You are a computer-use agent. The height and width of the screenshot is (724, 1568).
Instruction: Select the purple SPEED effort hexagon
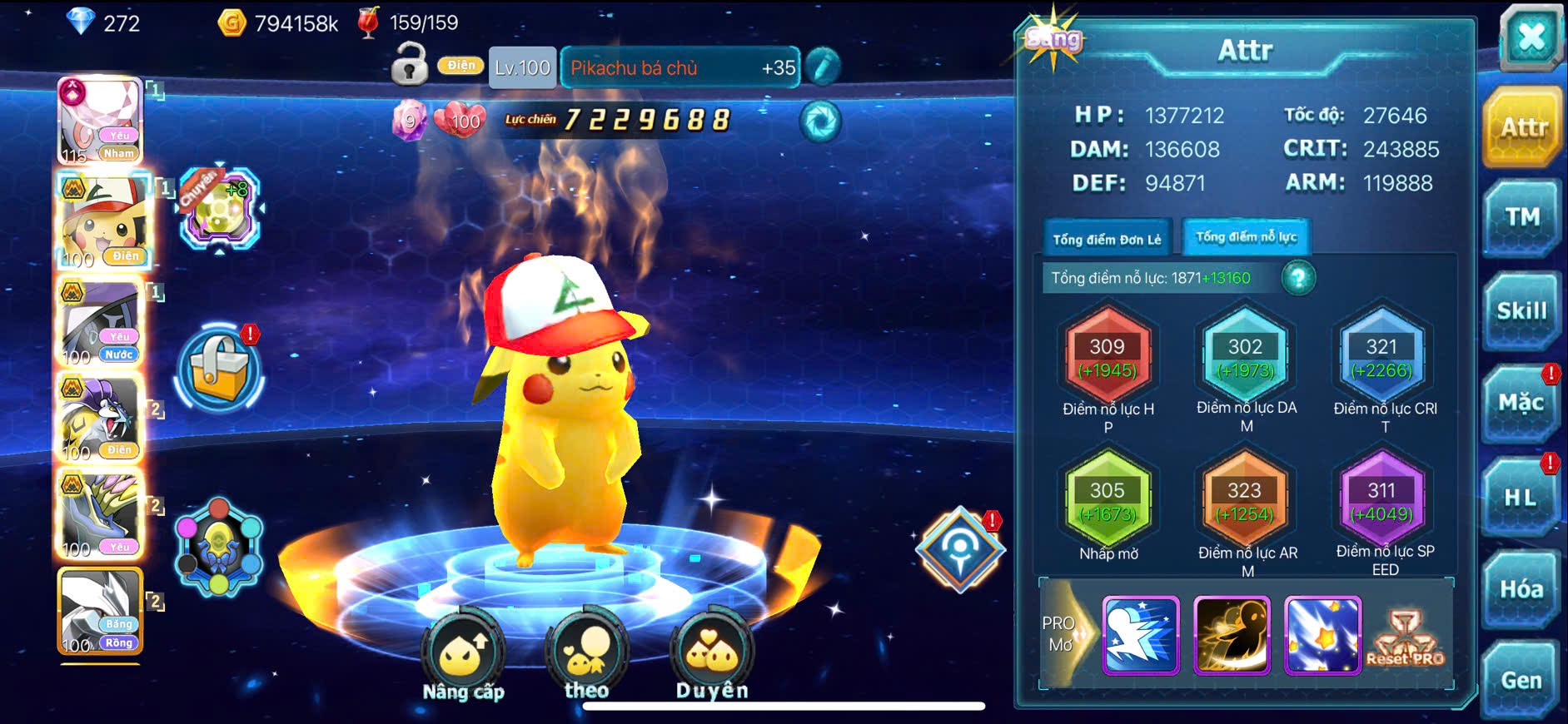pos(1381,501)
